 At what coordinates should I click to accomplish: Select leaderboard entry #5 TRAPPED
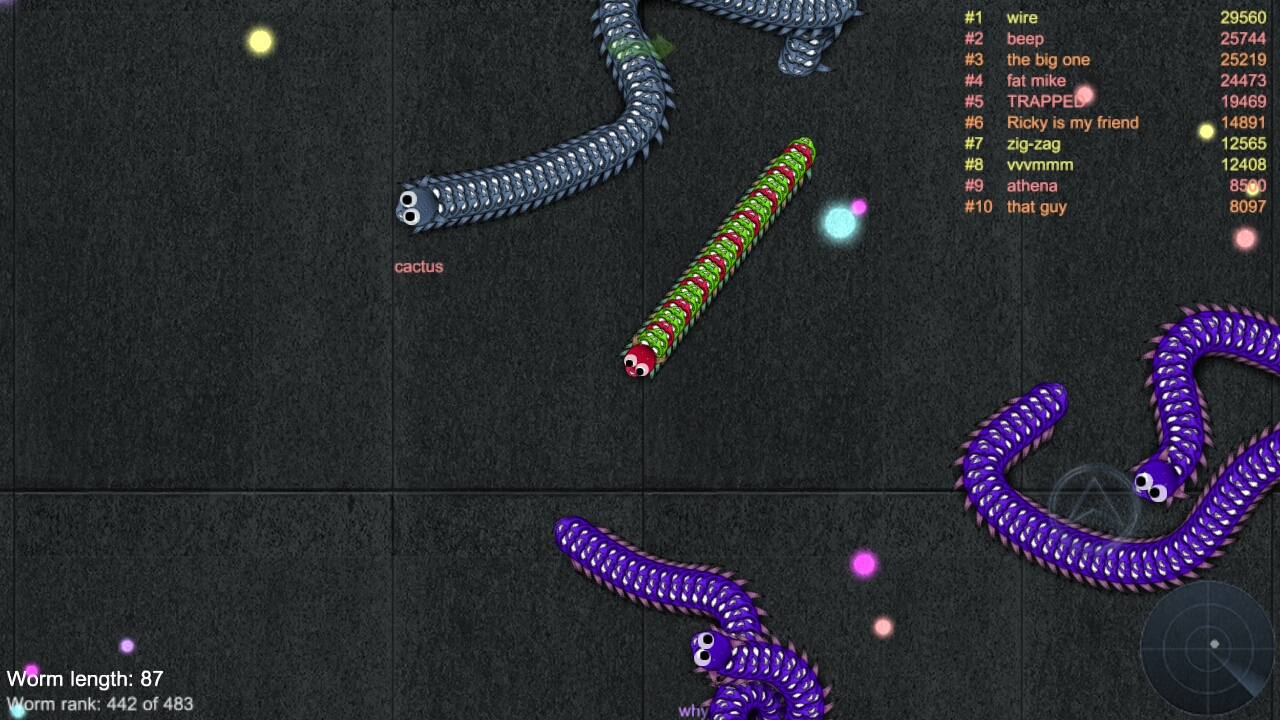[x=1045, y=101]
